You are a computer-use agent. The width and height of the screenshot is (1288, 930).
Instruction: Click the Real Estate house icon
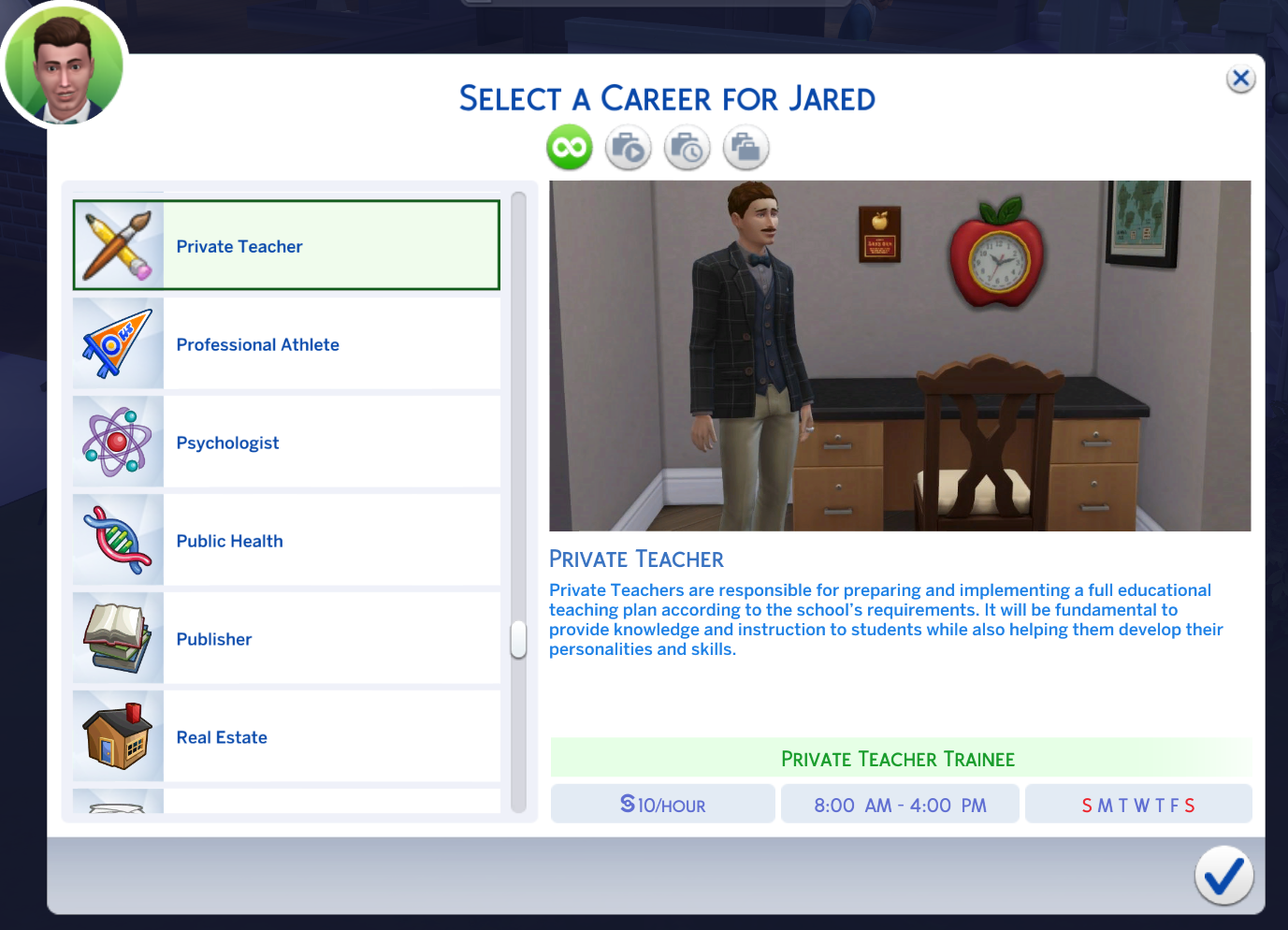click(118, 736)
